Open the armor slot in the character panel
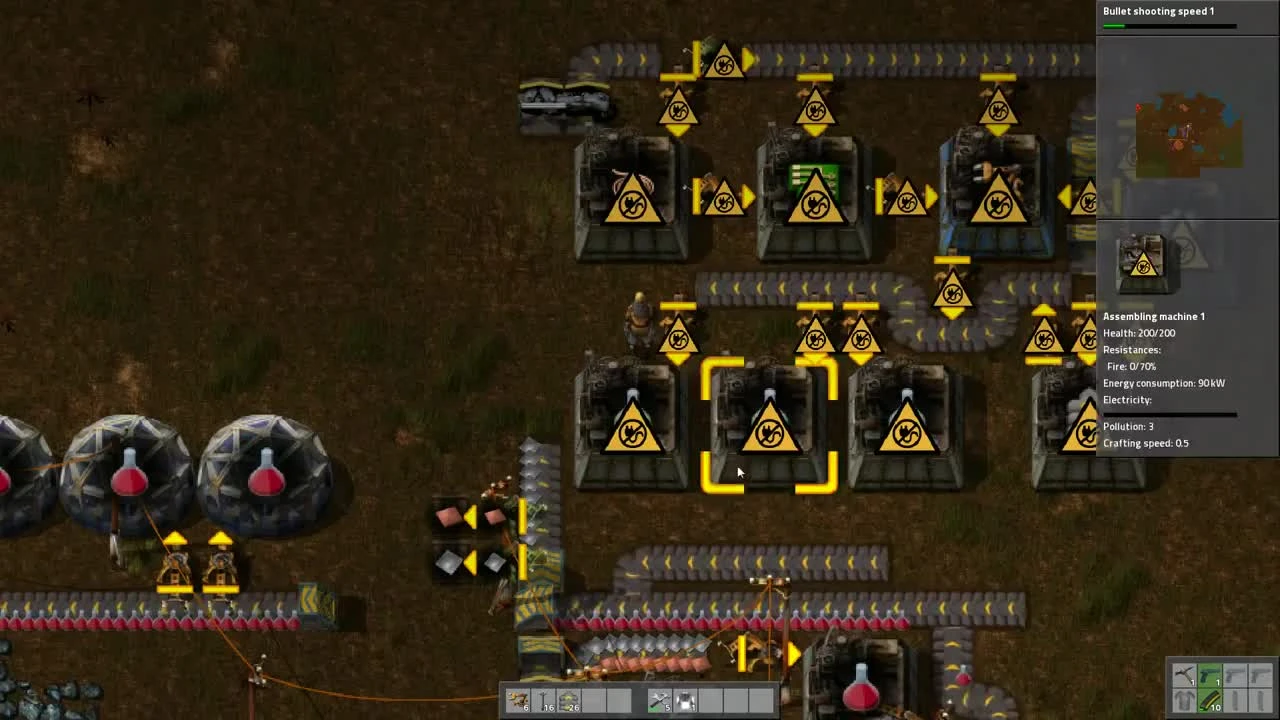Image resolution: width=1280 pixels, height=720 pixels. click(1185, 702)
